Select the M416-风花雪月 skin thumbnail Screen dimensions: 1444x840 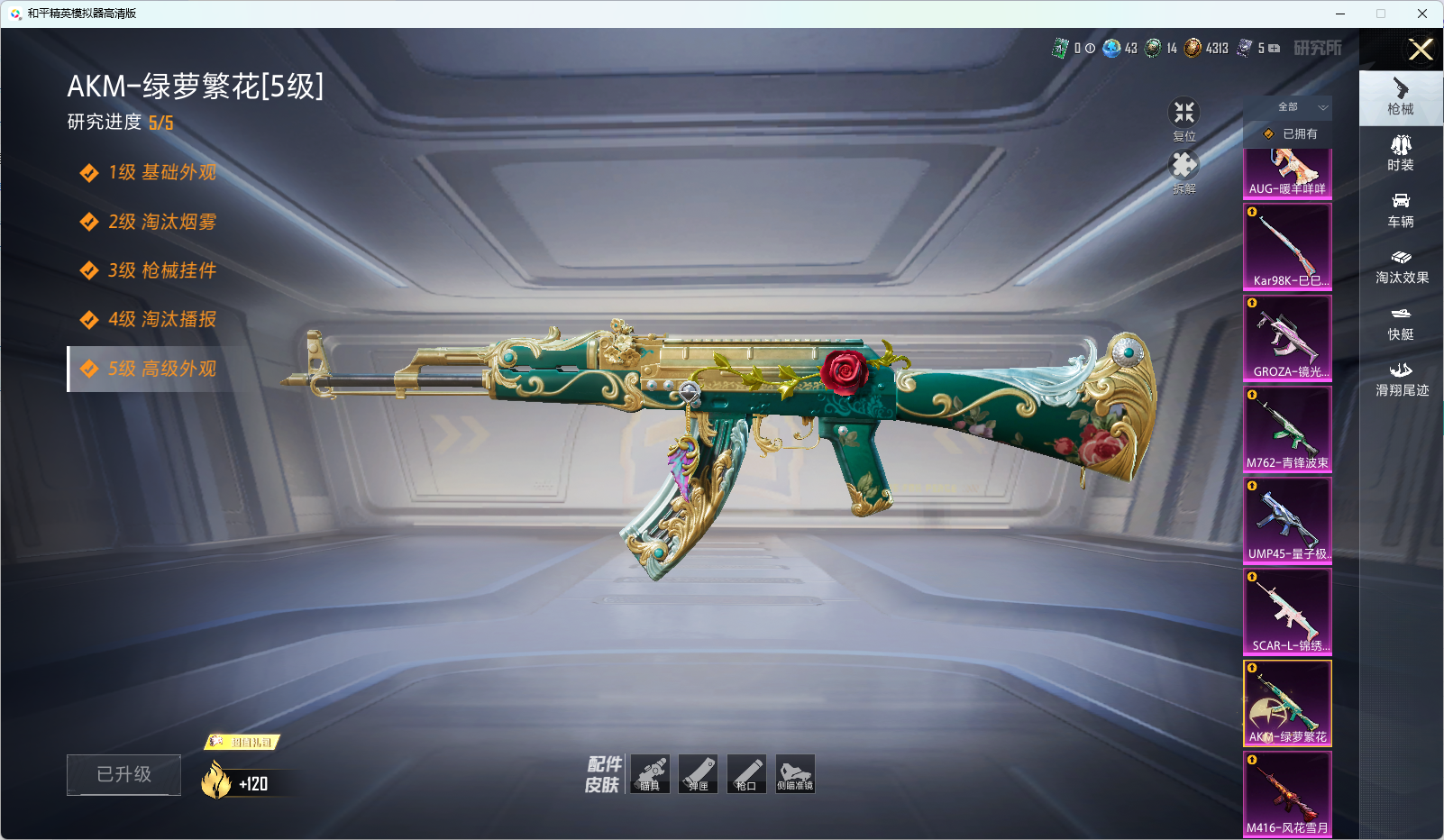point(1287,793)
